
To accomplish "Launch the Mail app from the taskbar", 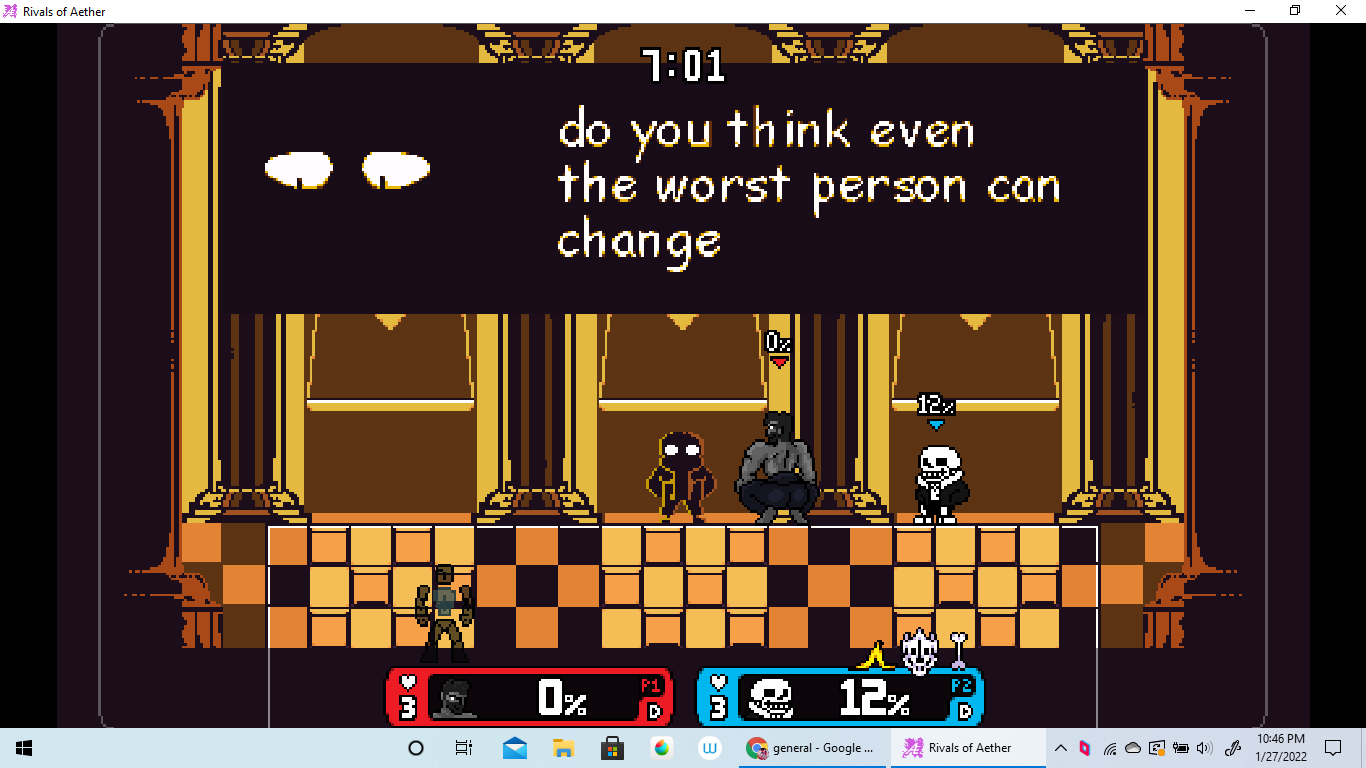I will click(x=514, y=747).
